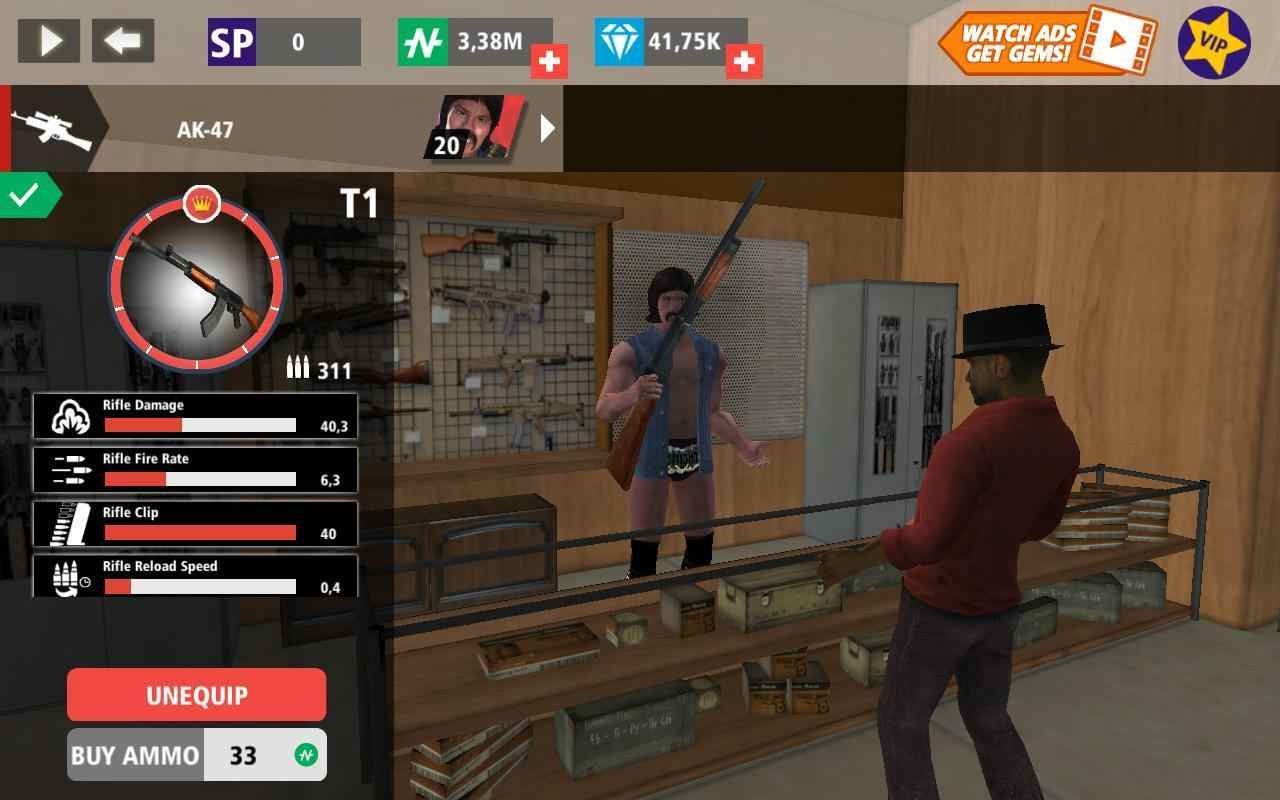Add more cash with the plus button
Viewport: 1280px width, 800px height.
click(548, 62)
